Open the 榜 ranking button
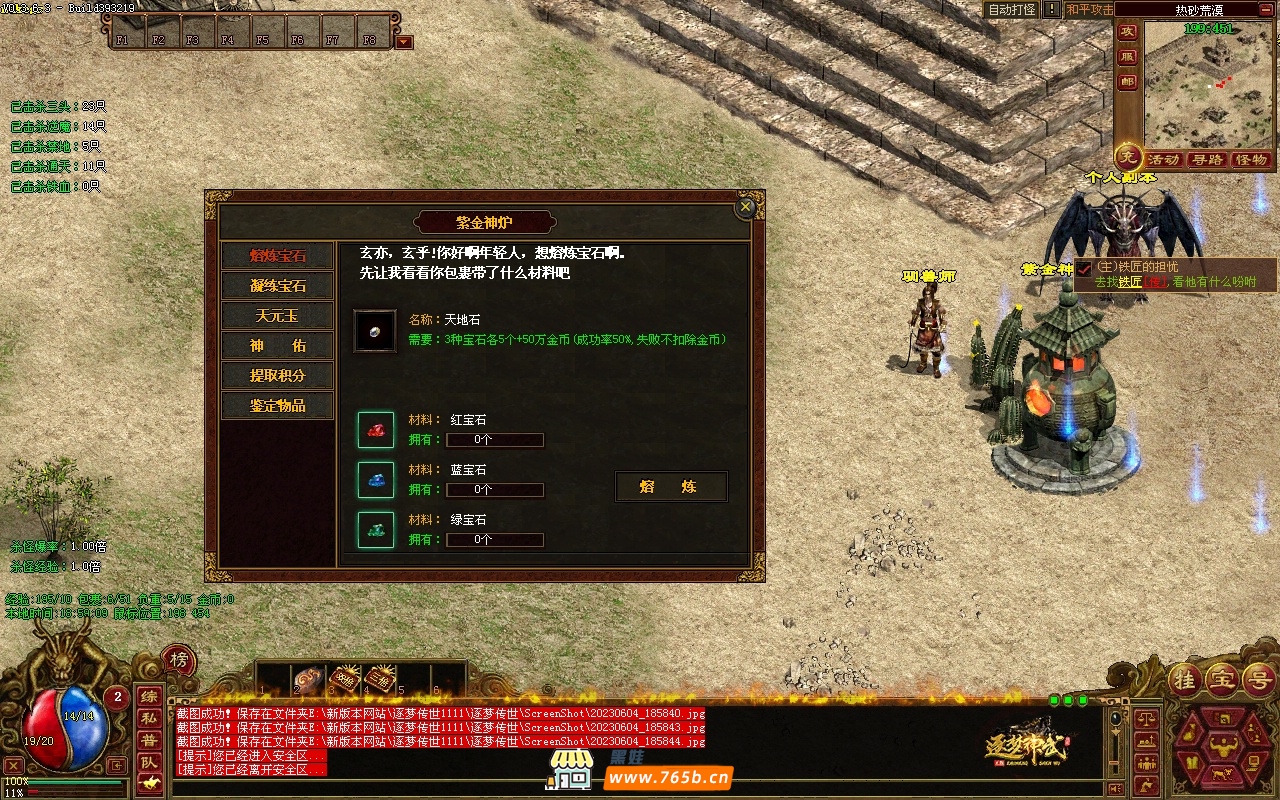1280x800 pixels. tap(178, 660)
